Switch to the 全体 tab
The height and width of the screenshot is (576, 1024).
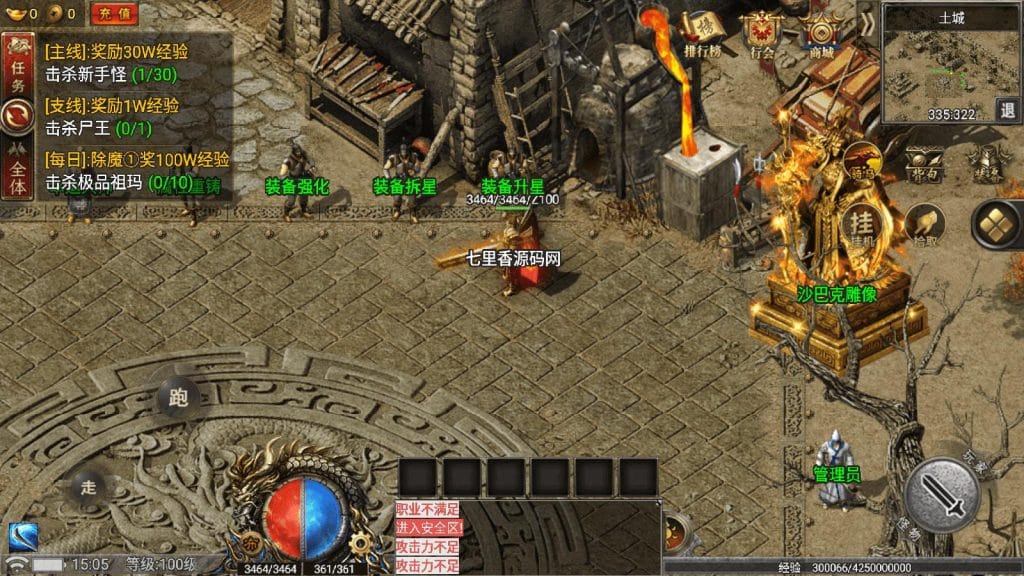pyautogui.click(x=17, y=176)
